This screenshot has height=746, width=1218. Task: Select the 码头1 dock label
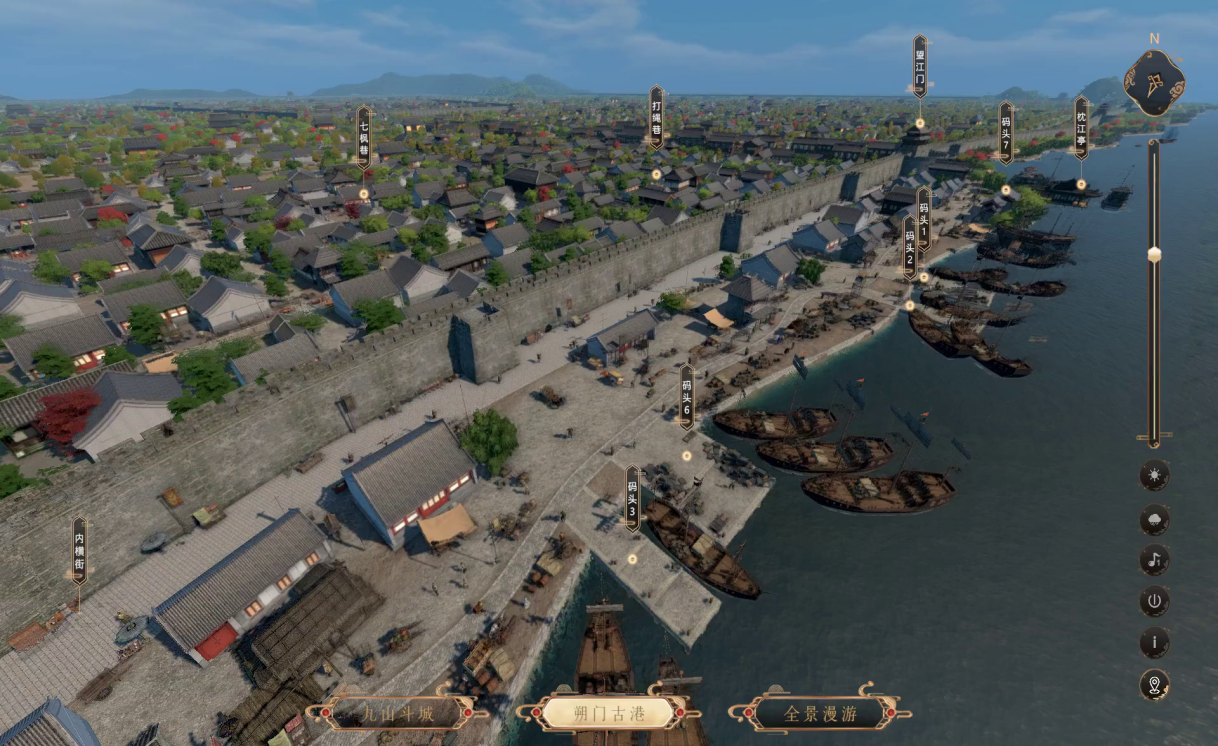coord(923,218)
